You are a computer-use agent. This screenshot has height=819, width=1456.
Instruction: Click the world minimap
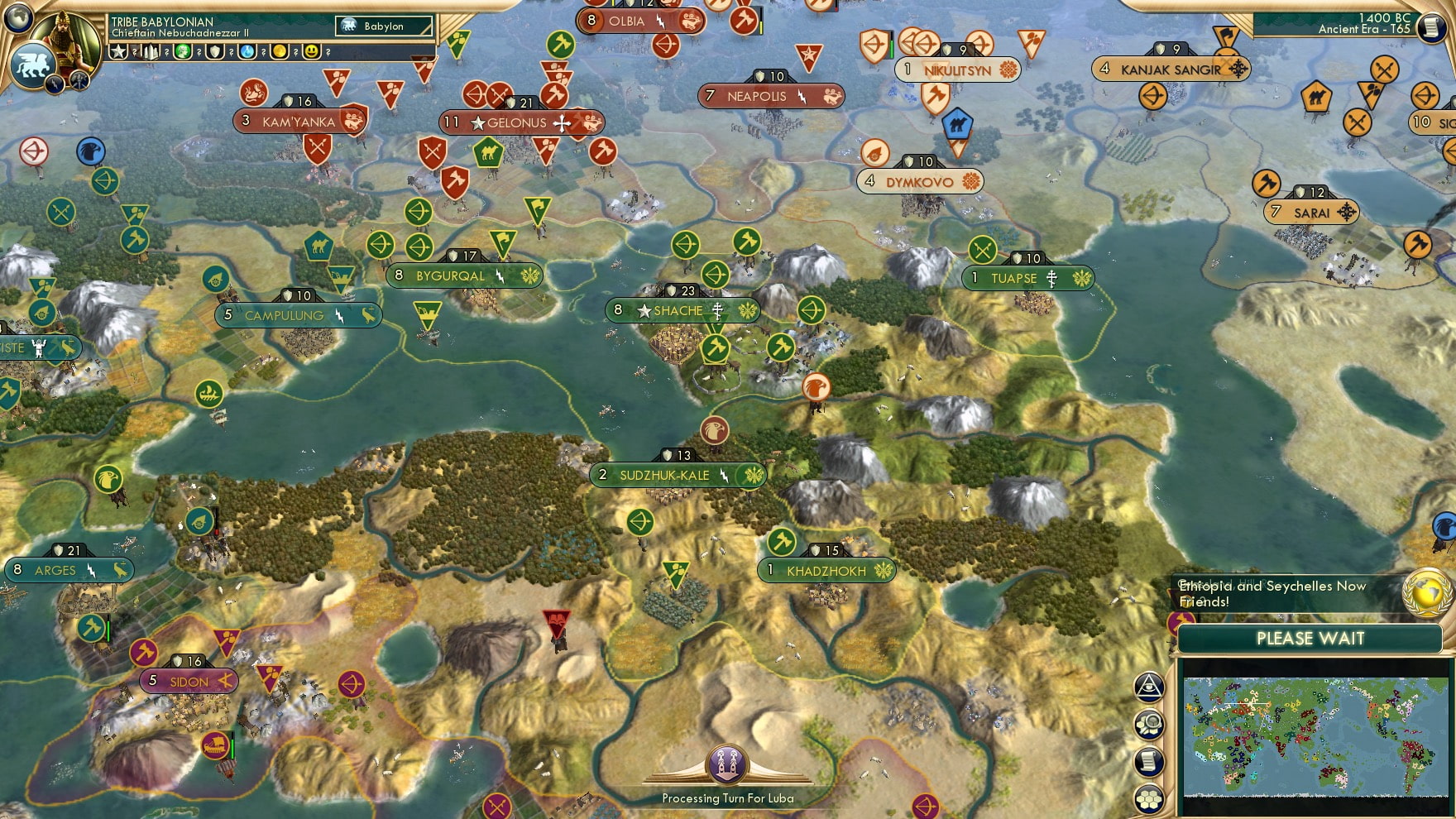(1315, 736)
